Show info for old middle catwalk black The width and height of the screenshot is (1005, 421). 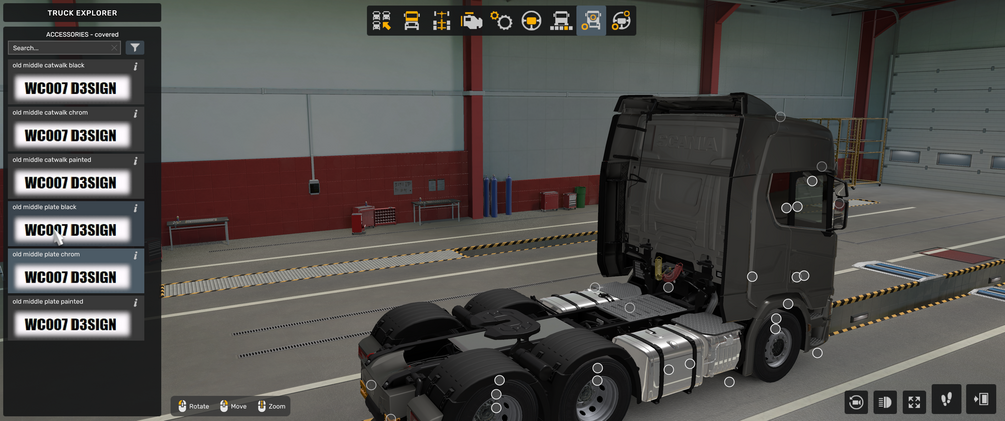tap(136, 67)
